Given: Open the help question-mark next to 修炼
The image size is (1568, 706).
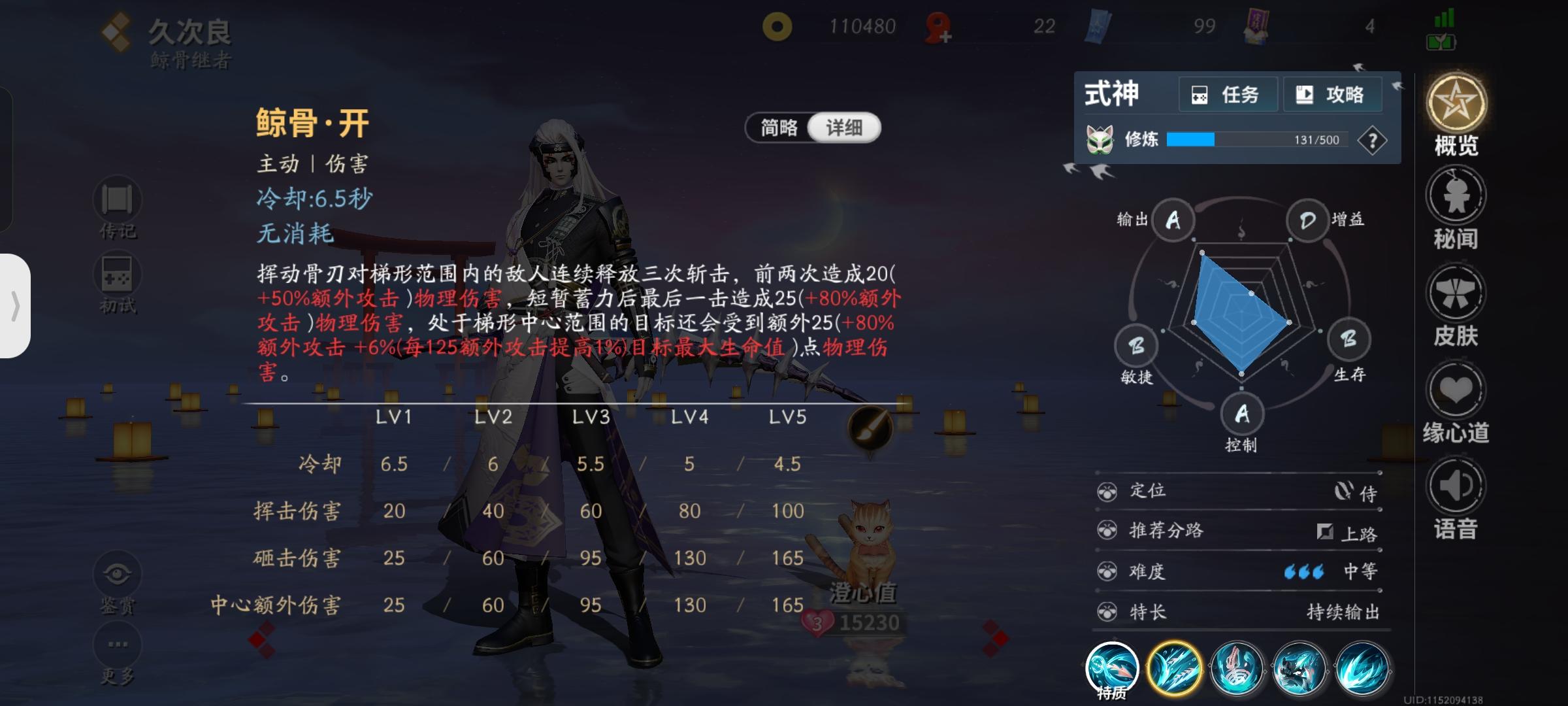Looking at the screenshot, I should pos(1376,139).
